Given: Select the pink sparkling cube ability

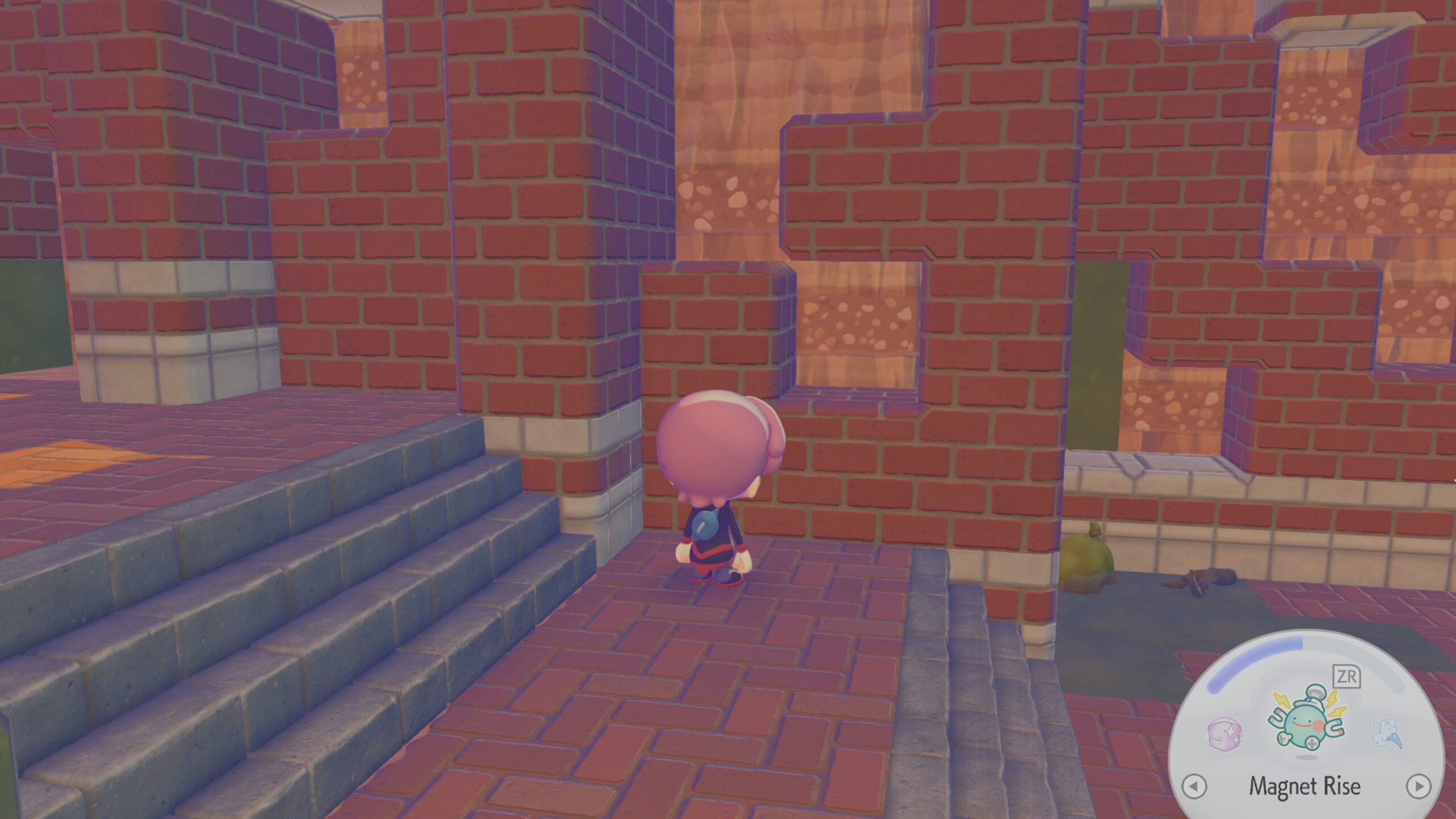Looking at the screenshot, I should (1225, 733).
